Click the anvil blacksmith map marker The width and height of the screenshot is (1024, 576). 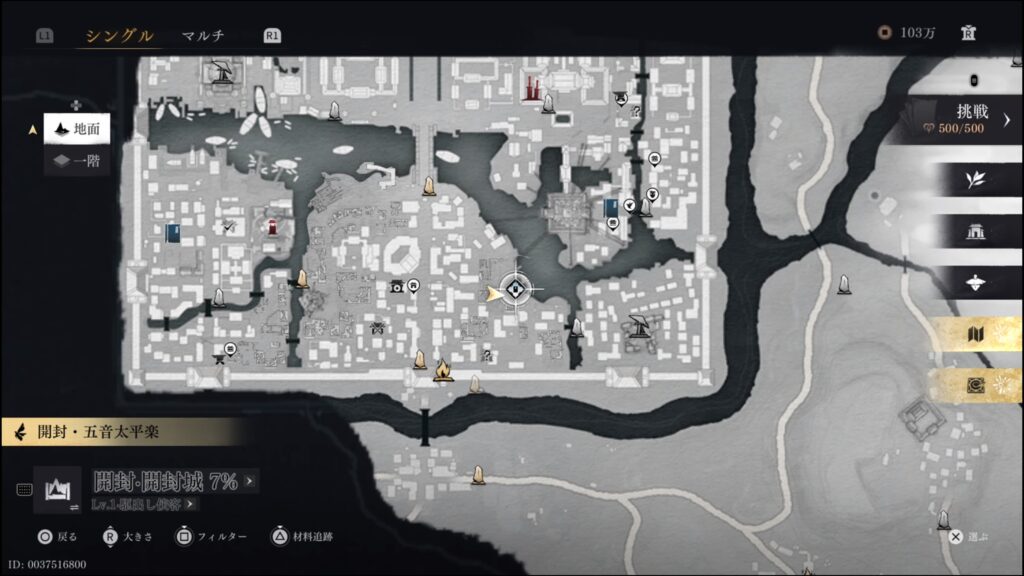click(x=221, y=359)
